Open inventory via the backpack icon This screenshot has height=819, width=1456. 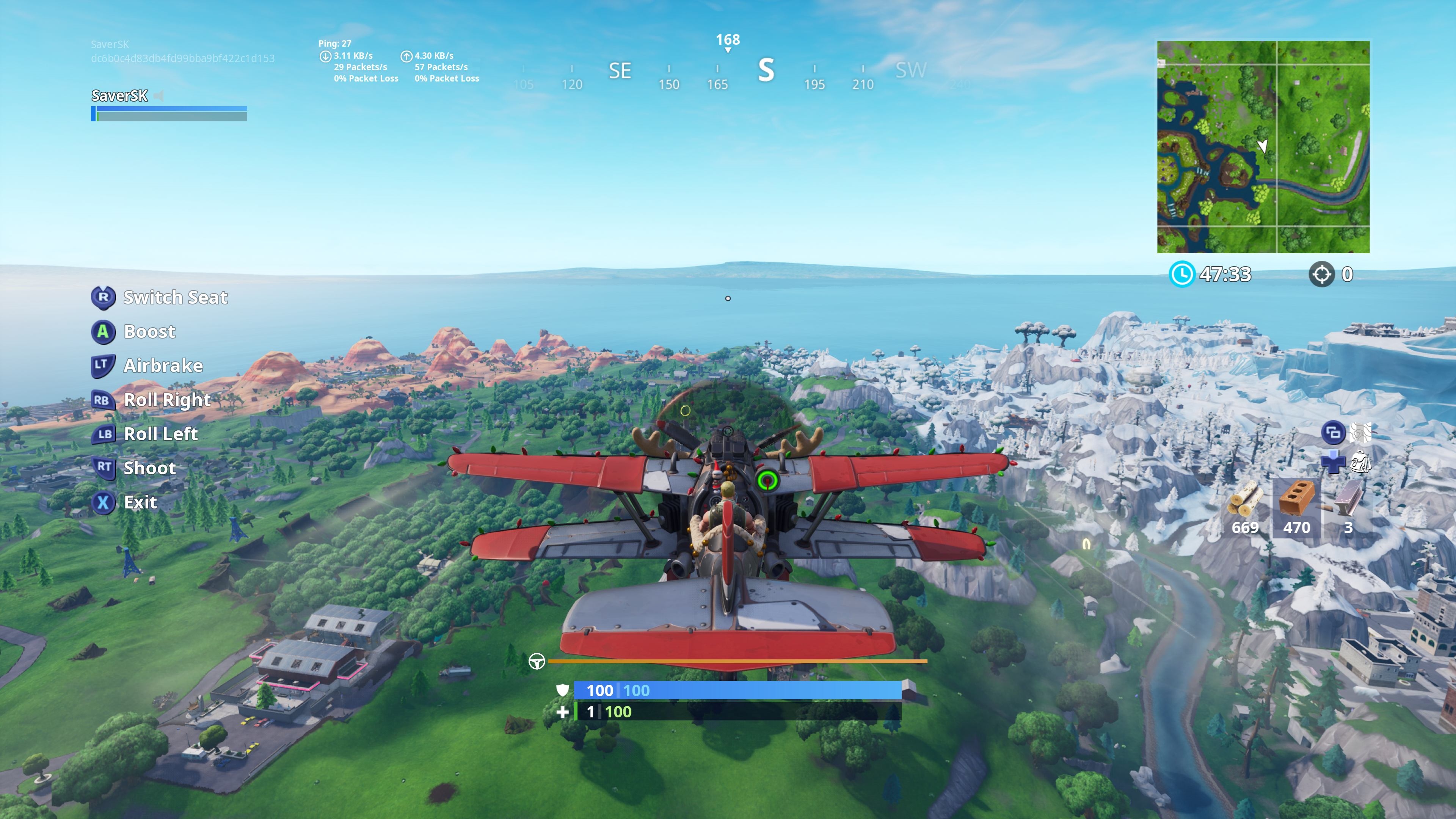click(1360, 462)
